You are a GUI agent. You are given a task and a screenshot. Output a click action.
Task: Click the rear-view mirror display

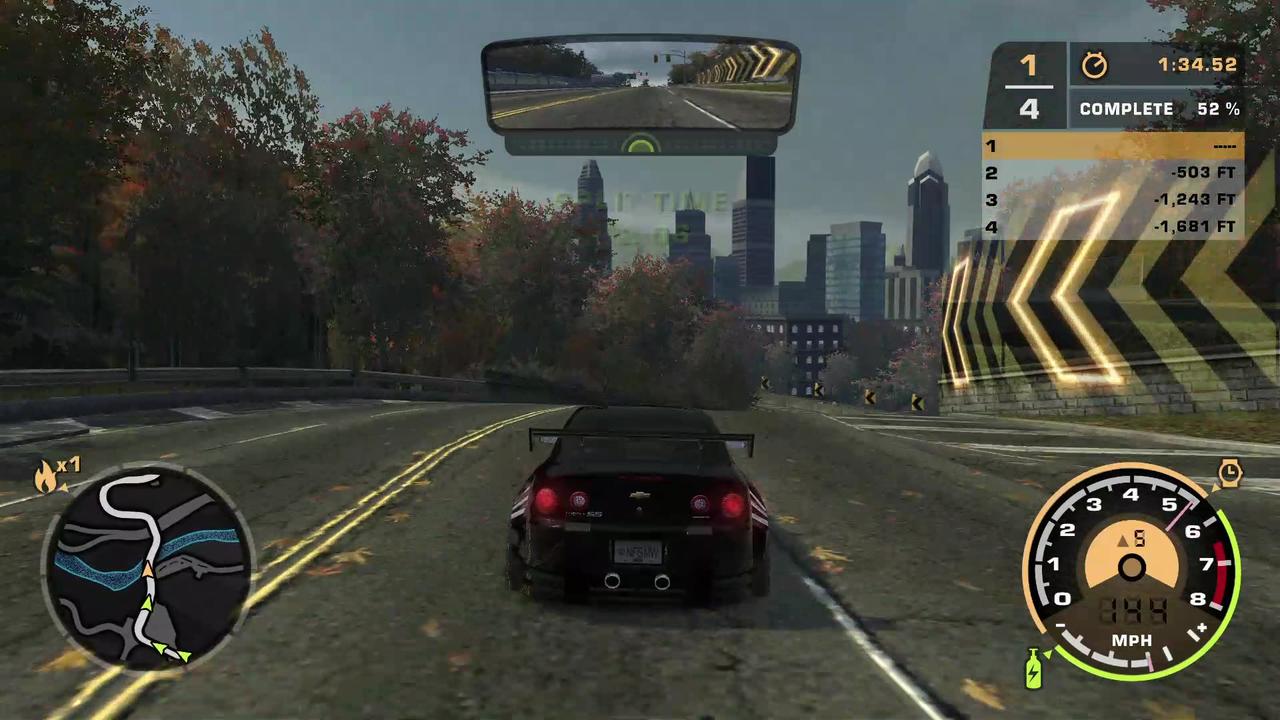[x=640, y=85]
